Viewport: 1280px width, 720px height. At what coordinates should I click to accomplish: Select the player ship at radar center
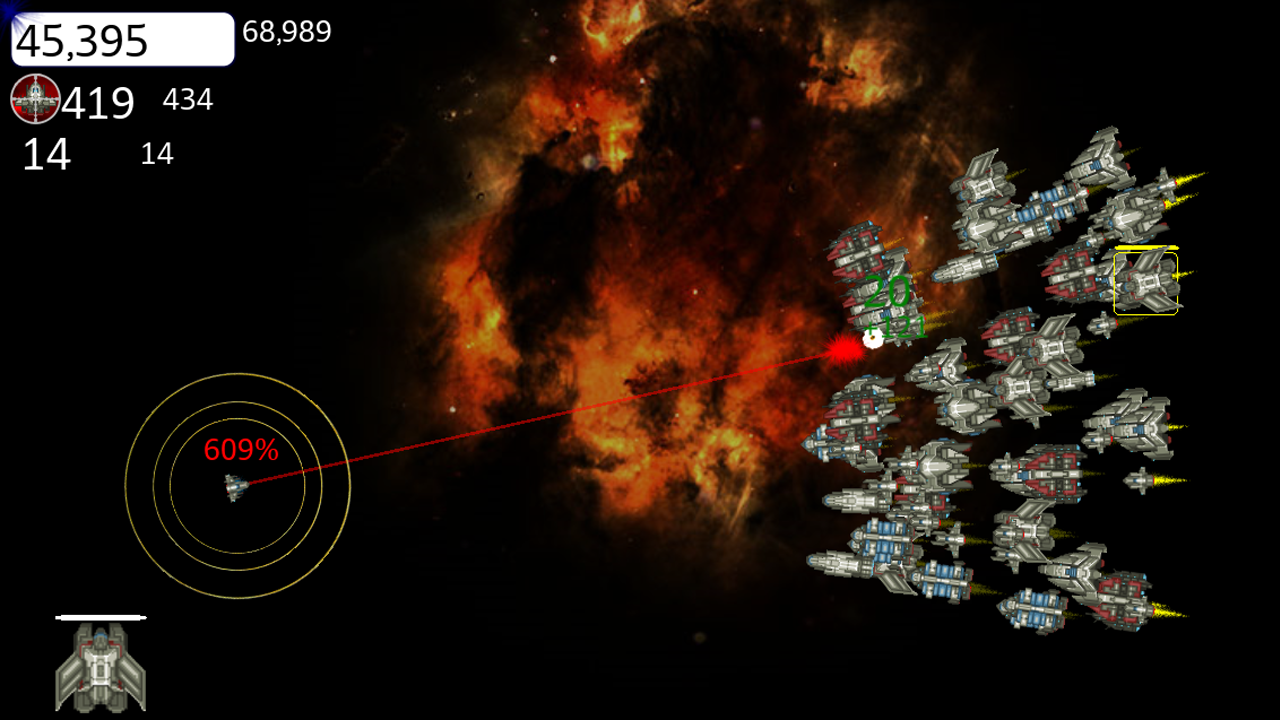click(x=234, y=489)
